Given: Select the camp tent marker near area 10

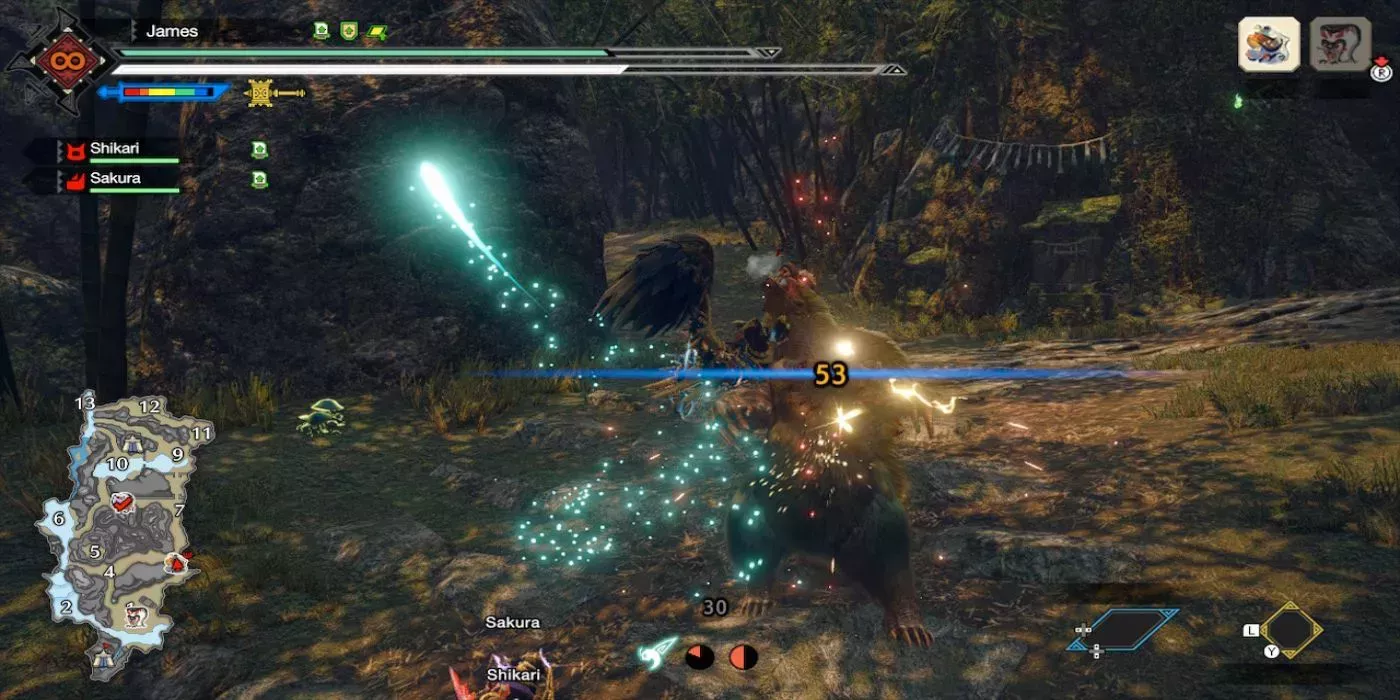Looking at the screenshot, I should click(x=132, y=443).
